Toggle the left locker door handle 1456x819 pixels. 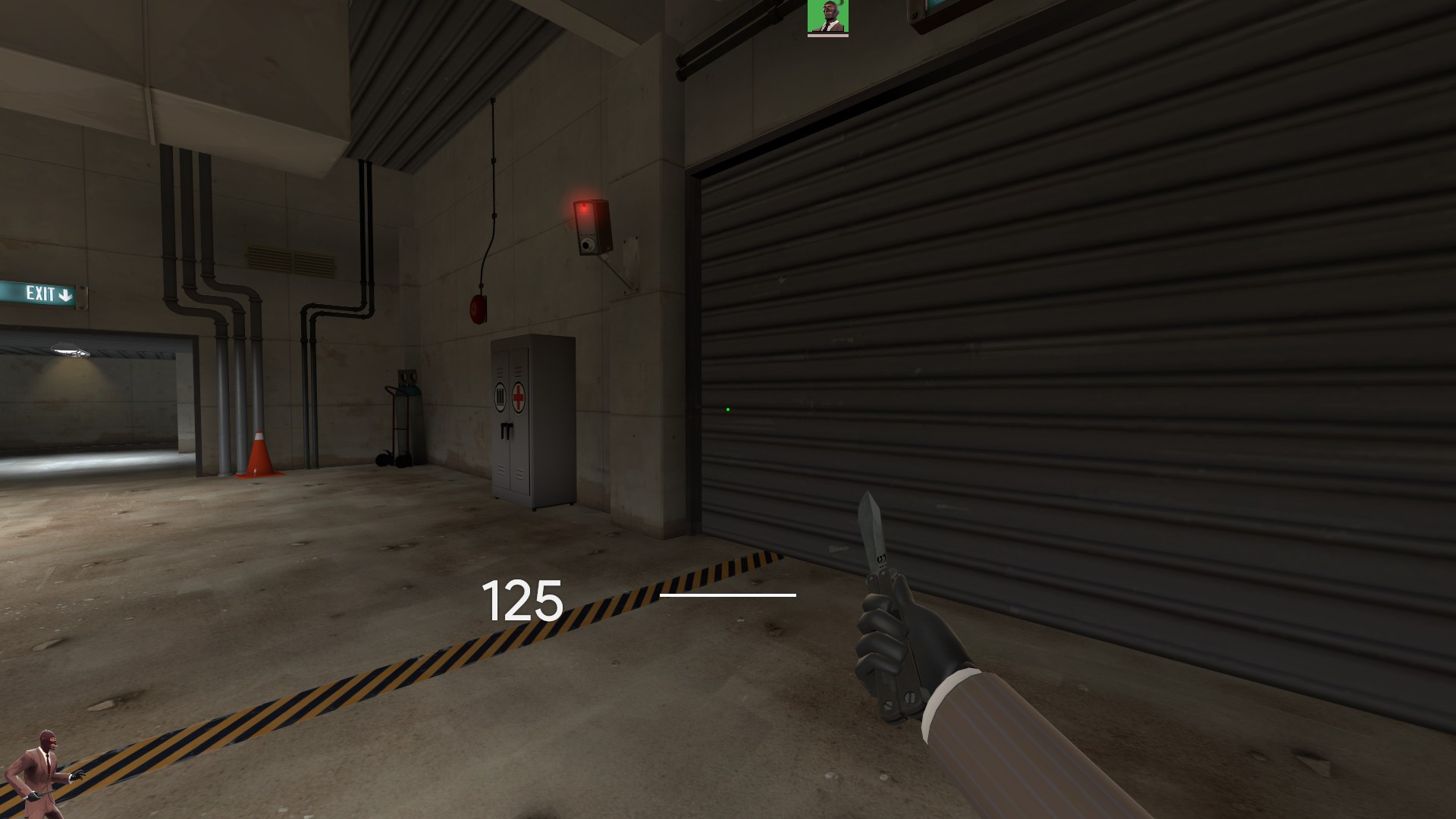tap(504, 431)
